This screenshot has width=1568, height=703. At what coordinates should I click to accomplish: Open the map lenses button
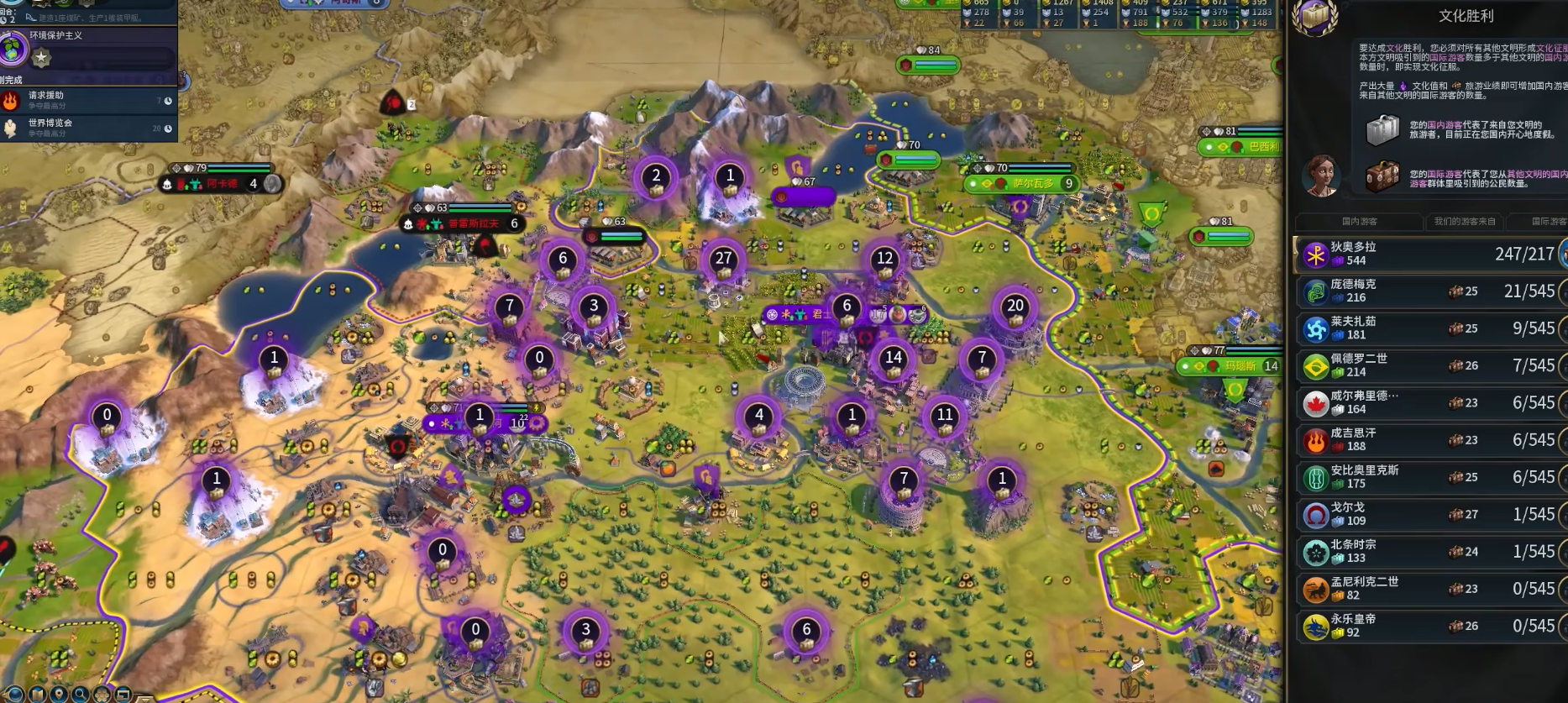[x=16, y=695]
